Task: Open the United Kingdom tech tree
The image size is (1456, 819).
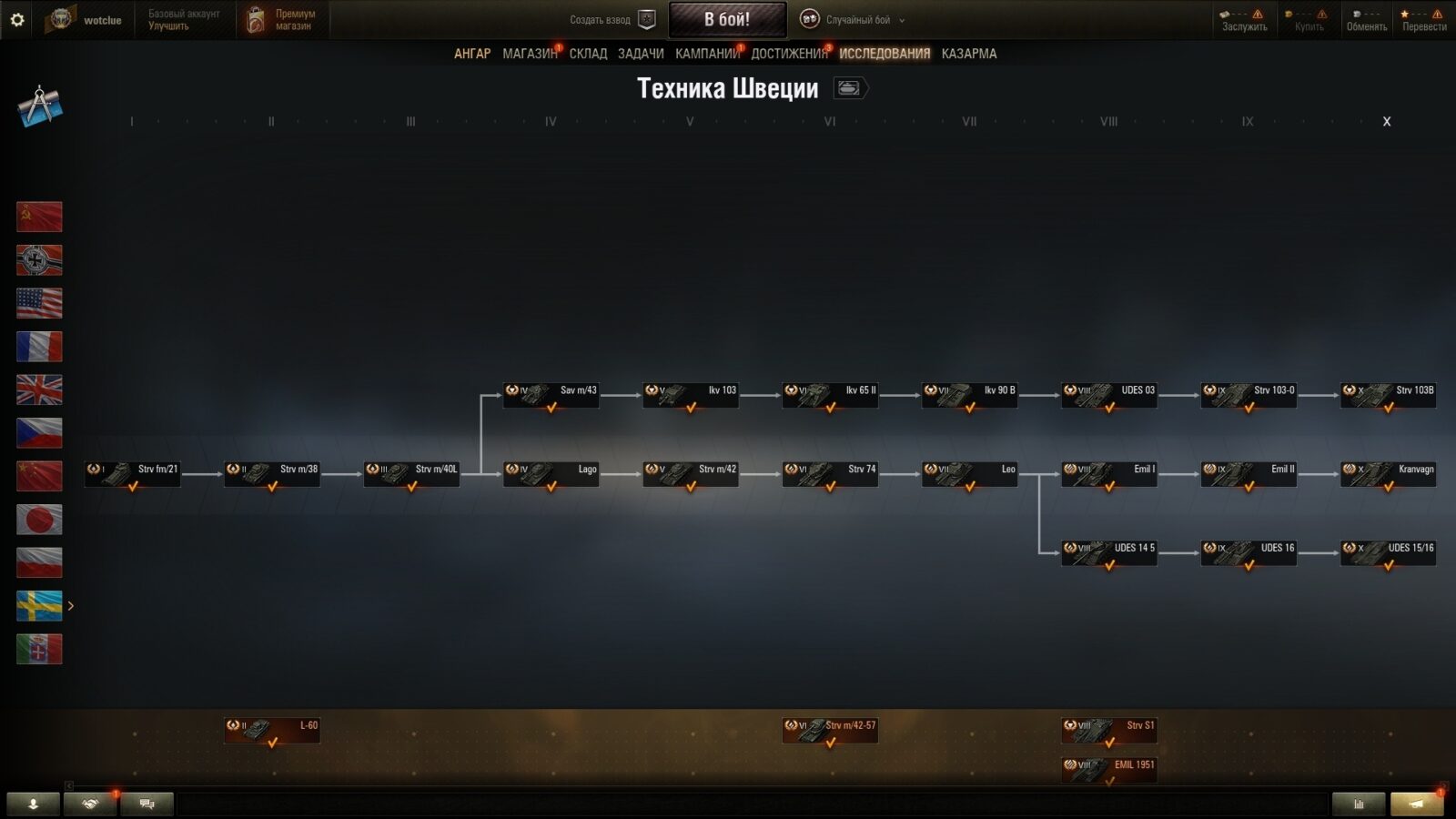Action: click(x=39, y=389)
